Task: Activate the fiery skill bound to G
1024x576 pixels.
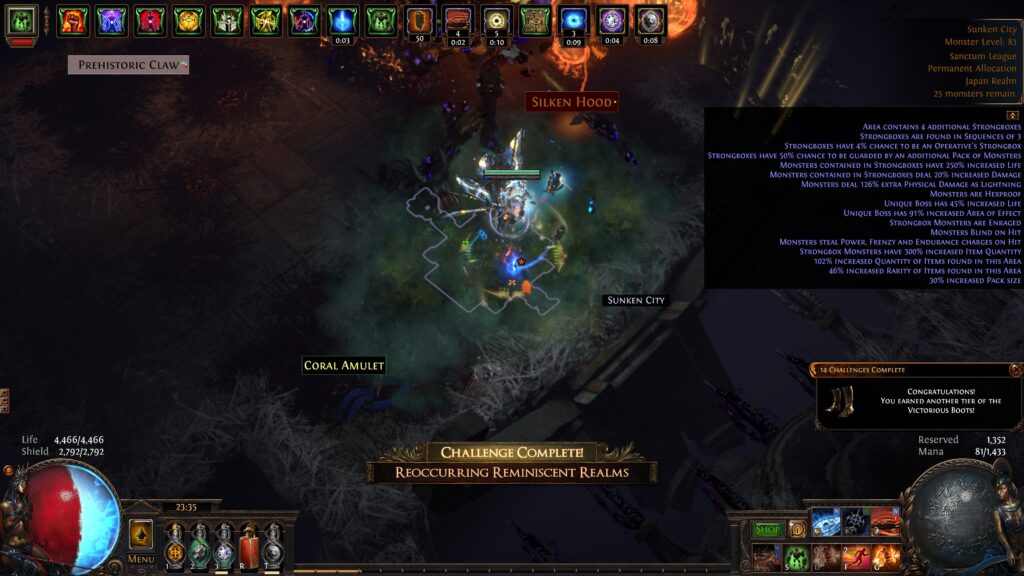Action: click(x=886, y=557)
